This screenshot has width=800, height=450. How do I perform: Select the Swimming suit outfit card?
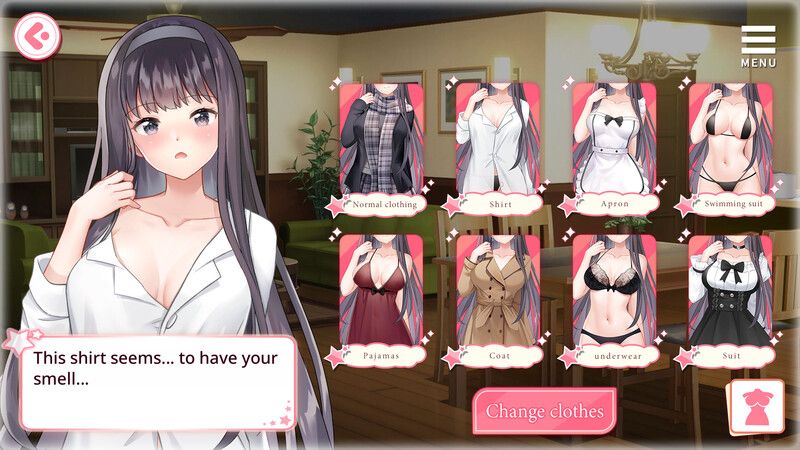729,146
